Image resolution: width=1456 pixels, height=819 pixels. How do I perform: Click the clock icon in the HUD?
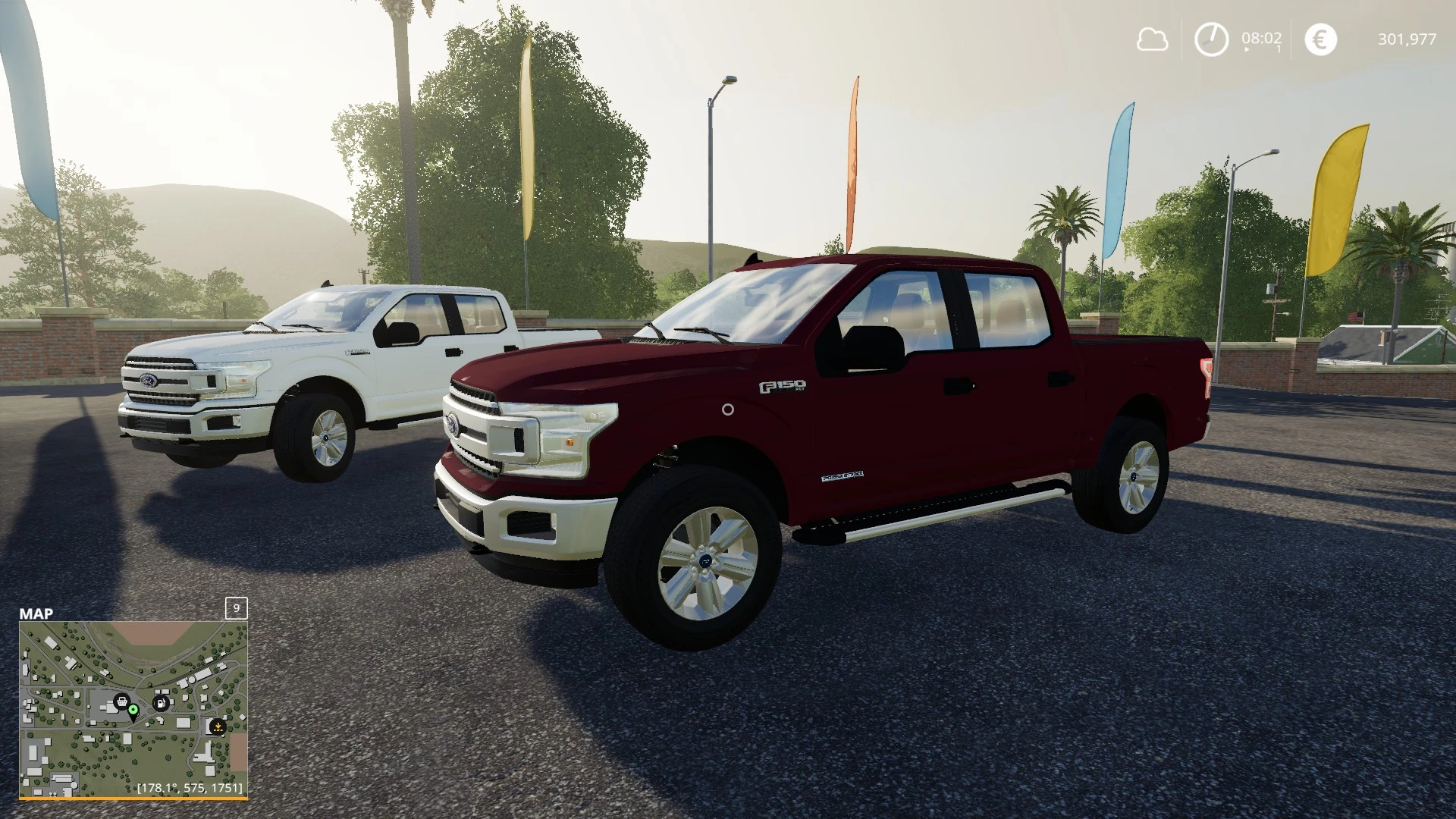[x=1211, y=39]
